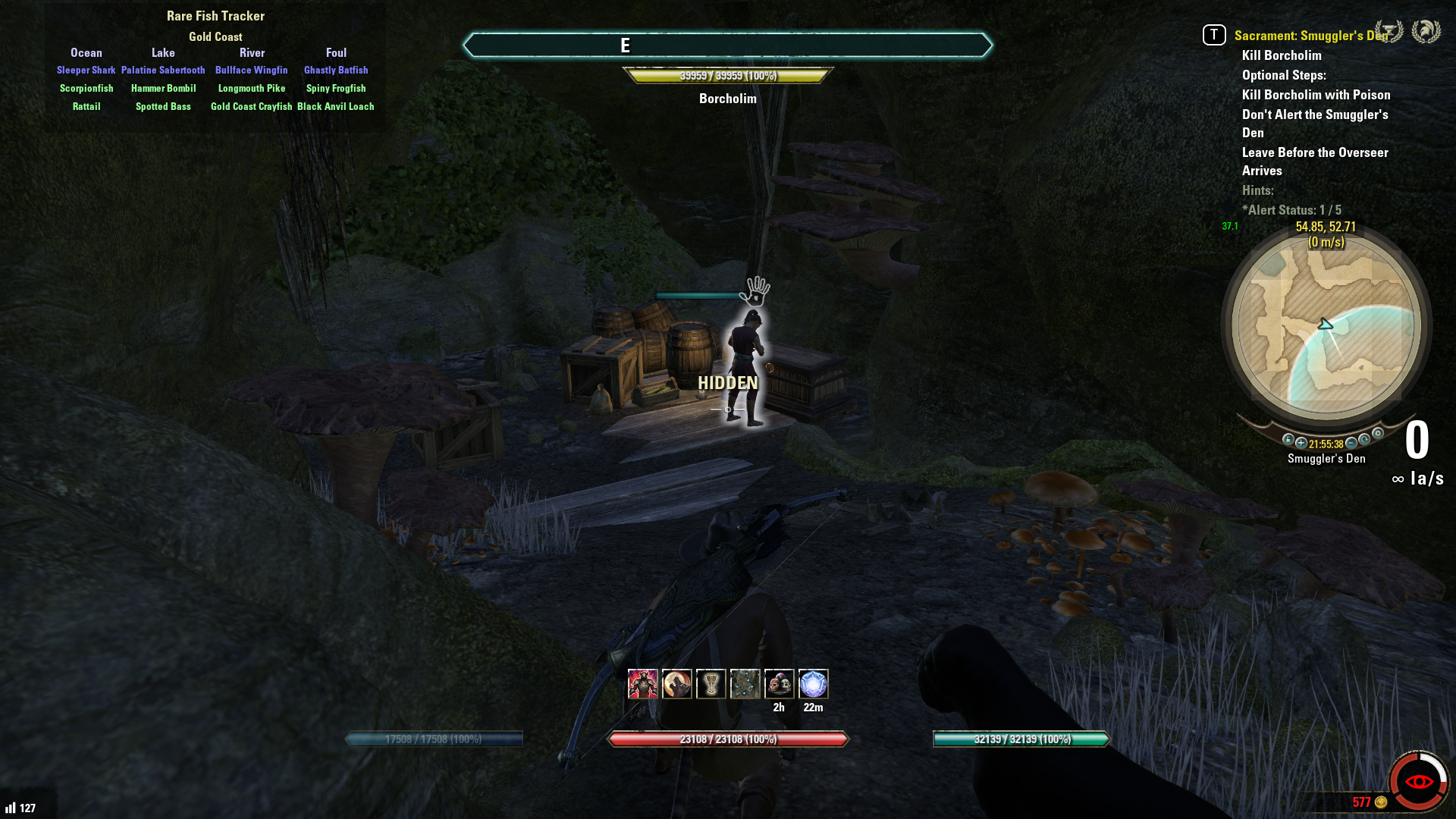Click the helmet laurel icon
Viewport: 1456px width, 819px height.
1426,32
